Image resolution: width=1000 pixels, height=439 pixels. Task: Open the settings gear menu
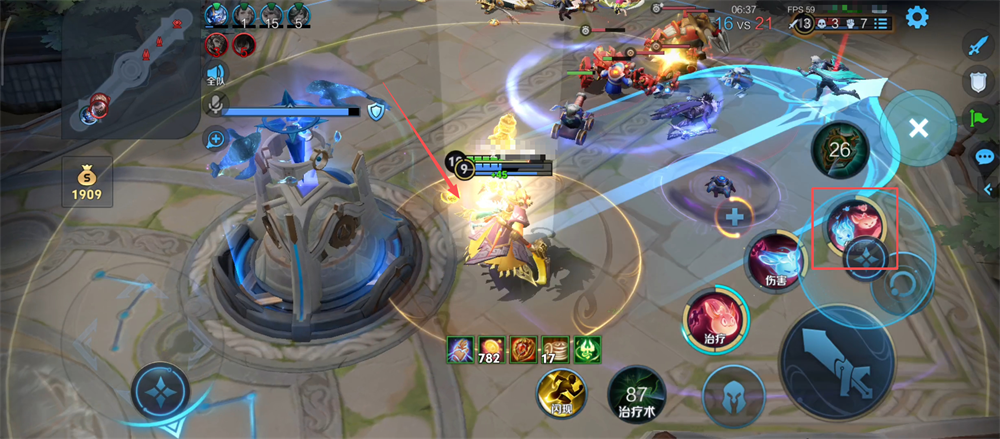pyautogui.click(x=916, y=17)
